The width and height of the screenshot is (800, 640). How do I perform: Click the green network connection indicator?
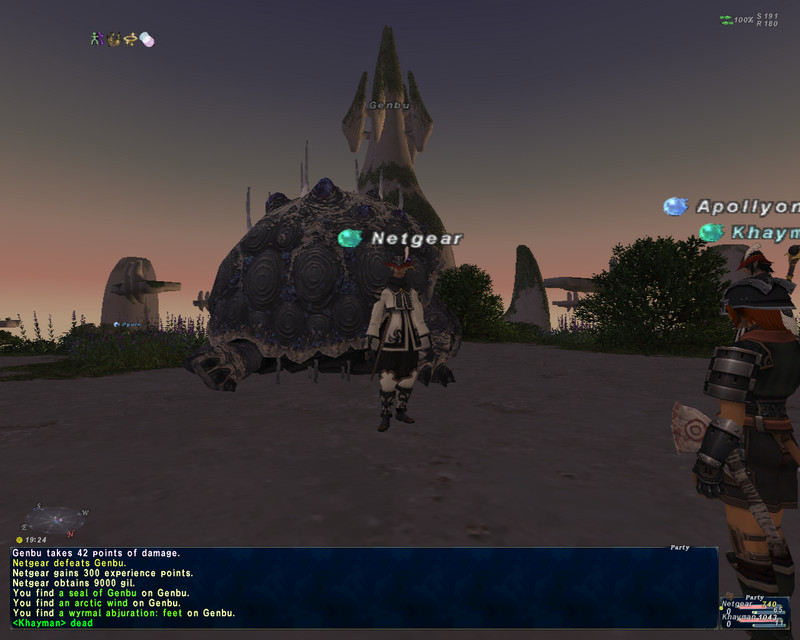tap(725, 19)
